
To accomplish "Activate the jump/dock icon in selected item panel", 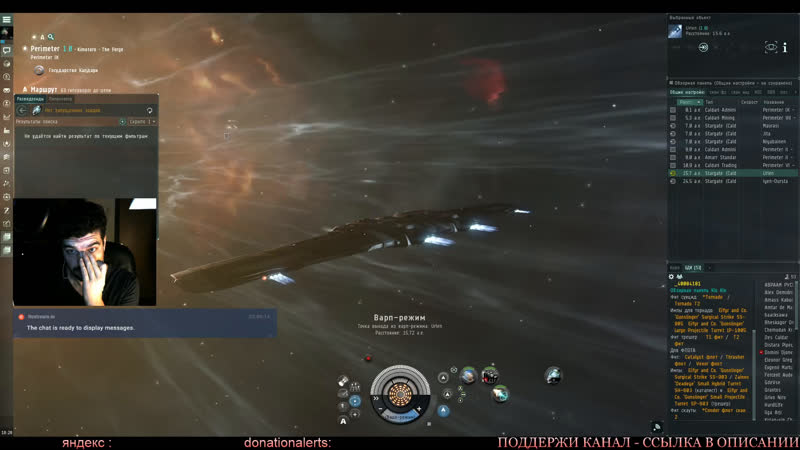I will click(703, 47).
